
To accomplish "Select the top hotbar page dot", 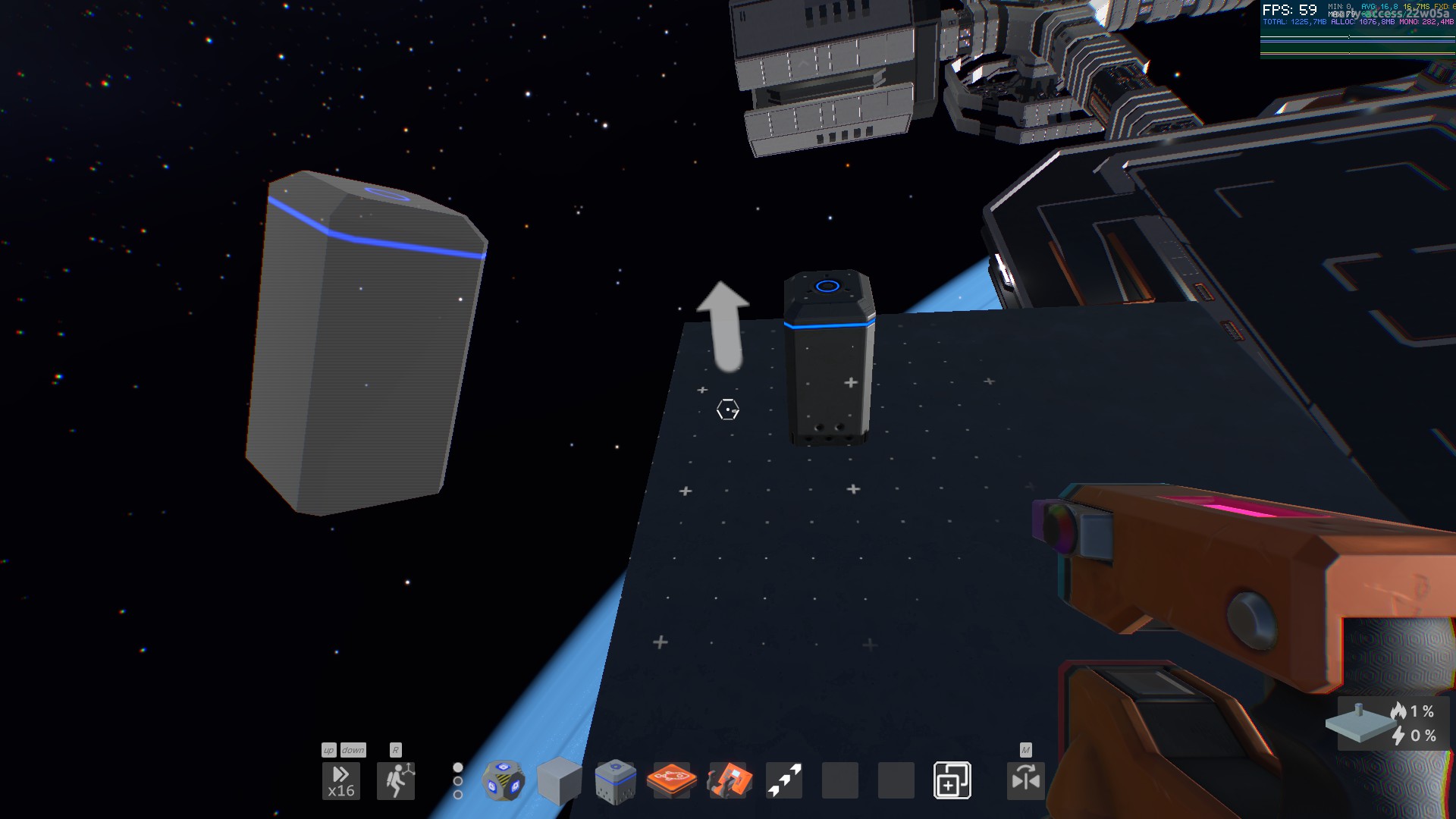I will 457,766.
